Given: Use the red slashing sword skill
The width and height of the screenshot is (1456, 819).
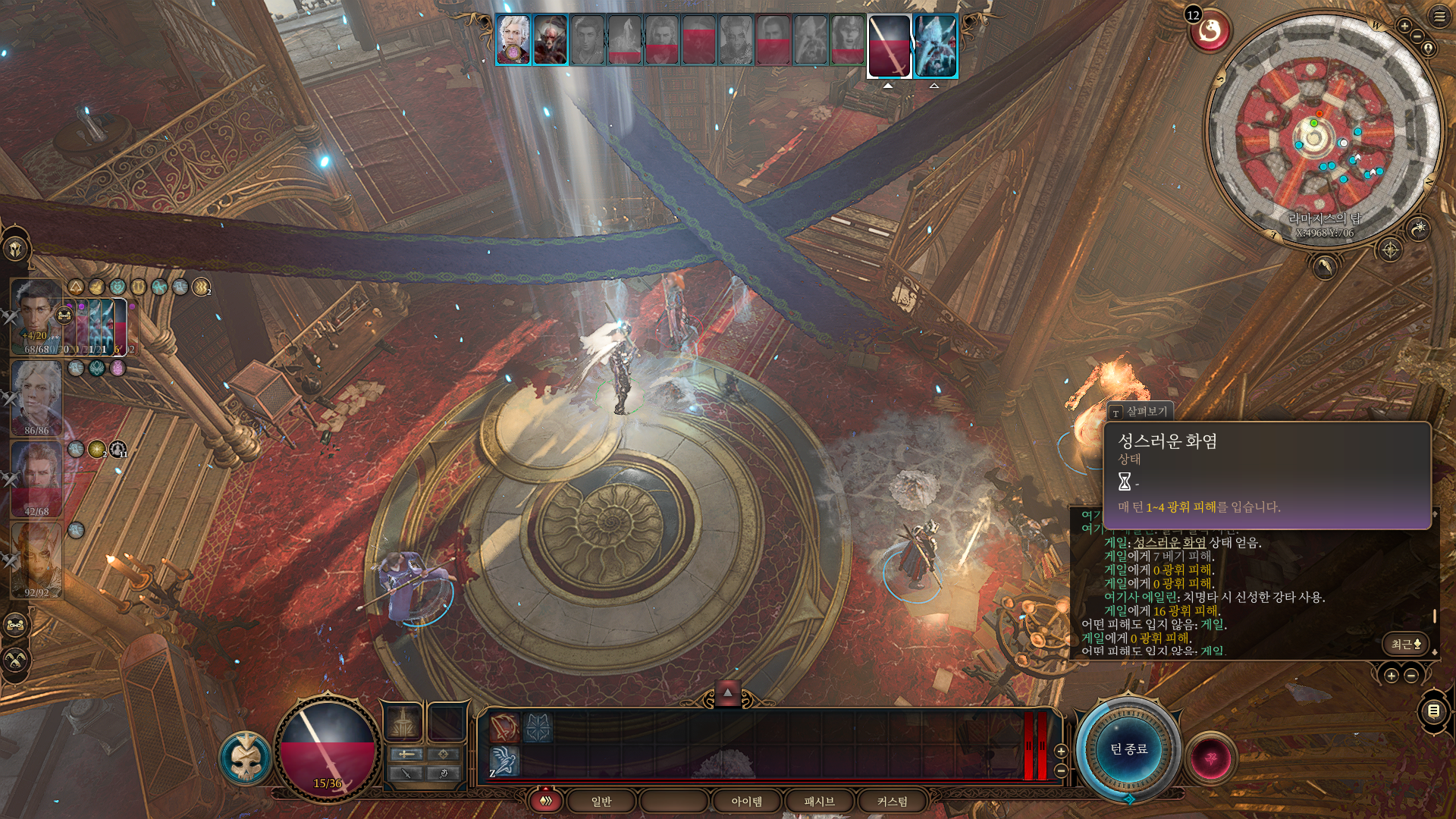Looking at the screenshot, I should (504, 727).
